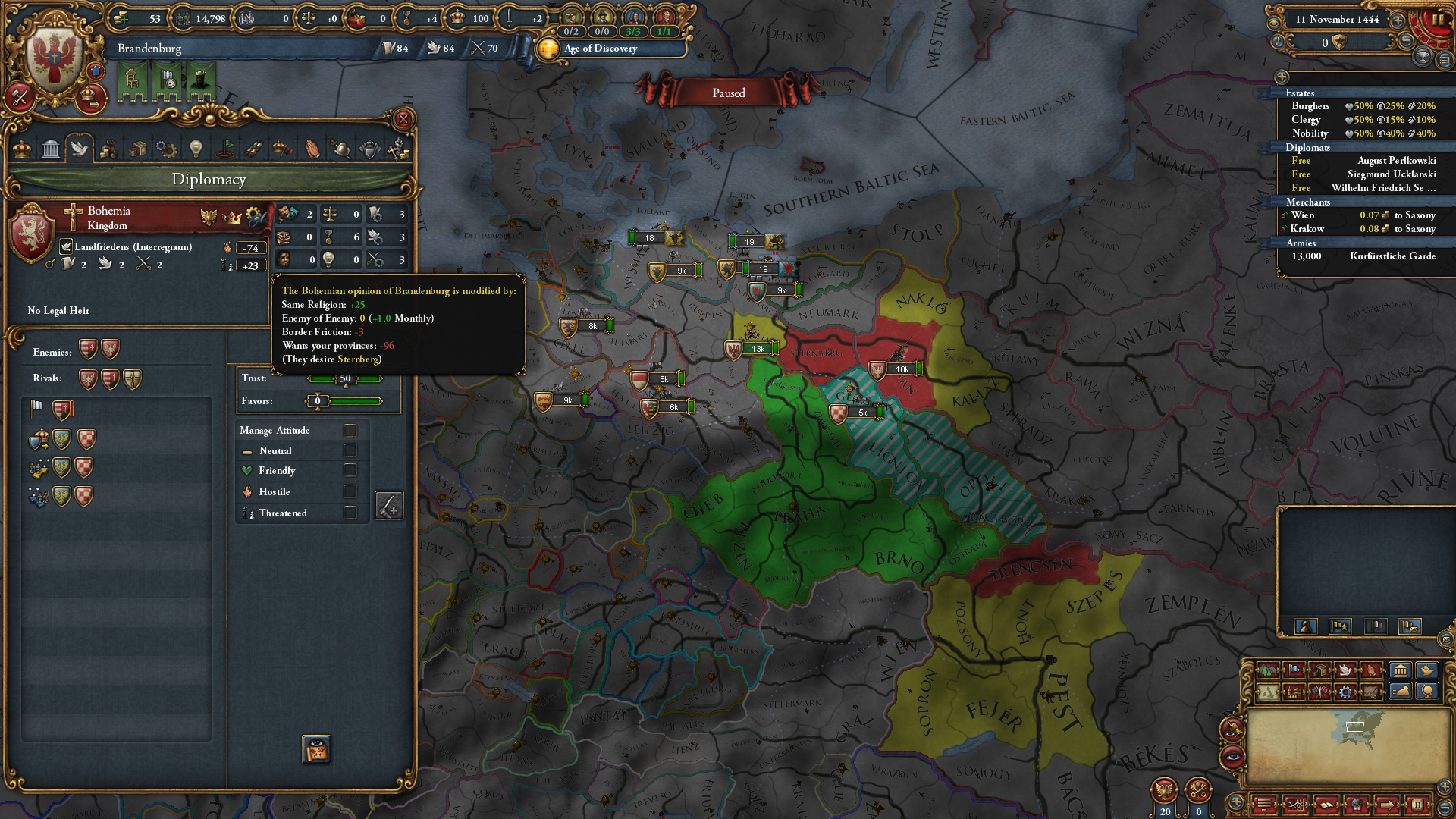Enable the Hostile attitude checkbox
The height and width of the screenshot is (819, 1456).
[x=350, y=491]
